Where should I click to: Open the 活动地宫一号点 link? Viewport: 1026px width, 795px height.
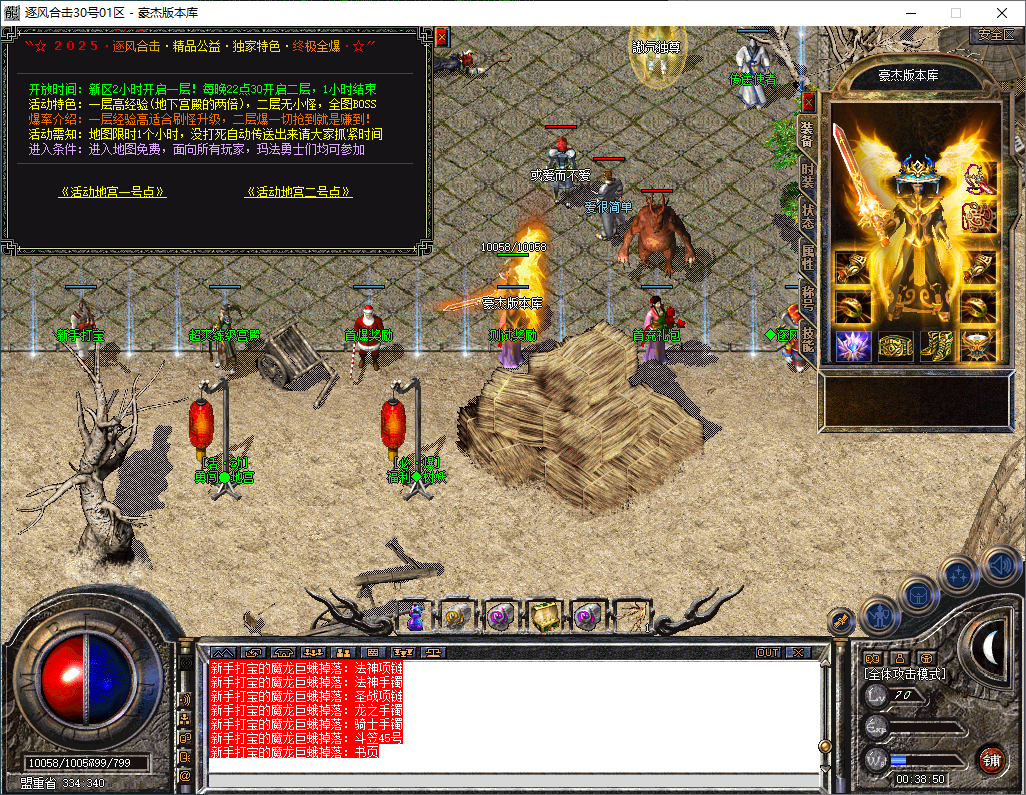click(x=112, y=192)
